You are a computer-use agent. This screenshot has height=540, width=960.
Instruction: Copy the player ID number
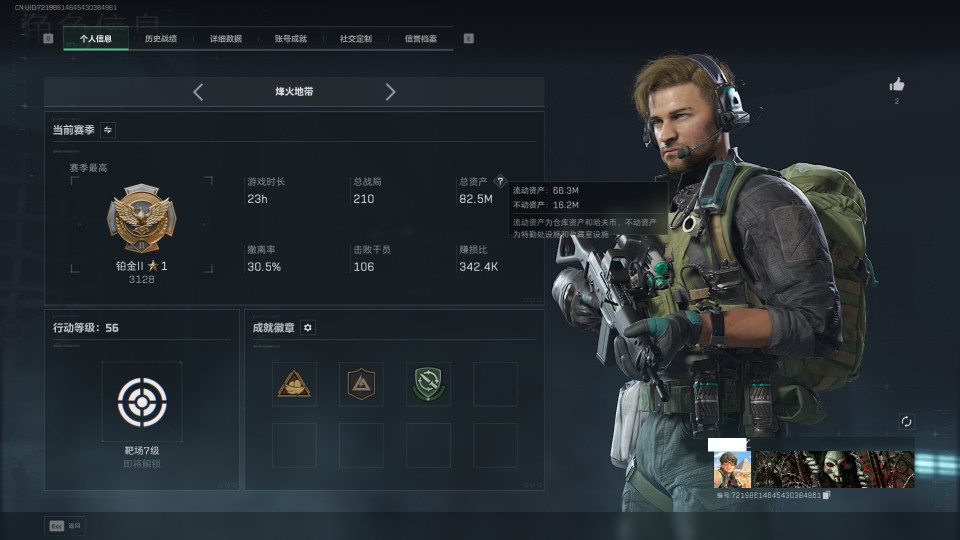pyautogui.click(x=826, y=496)
